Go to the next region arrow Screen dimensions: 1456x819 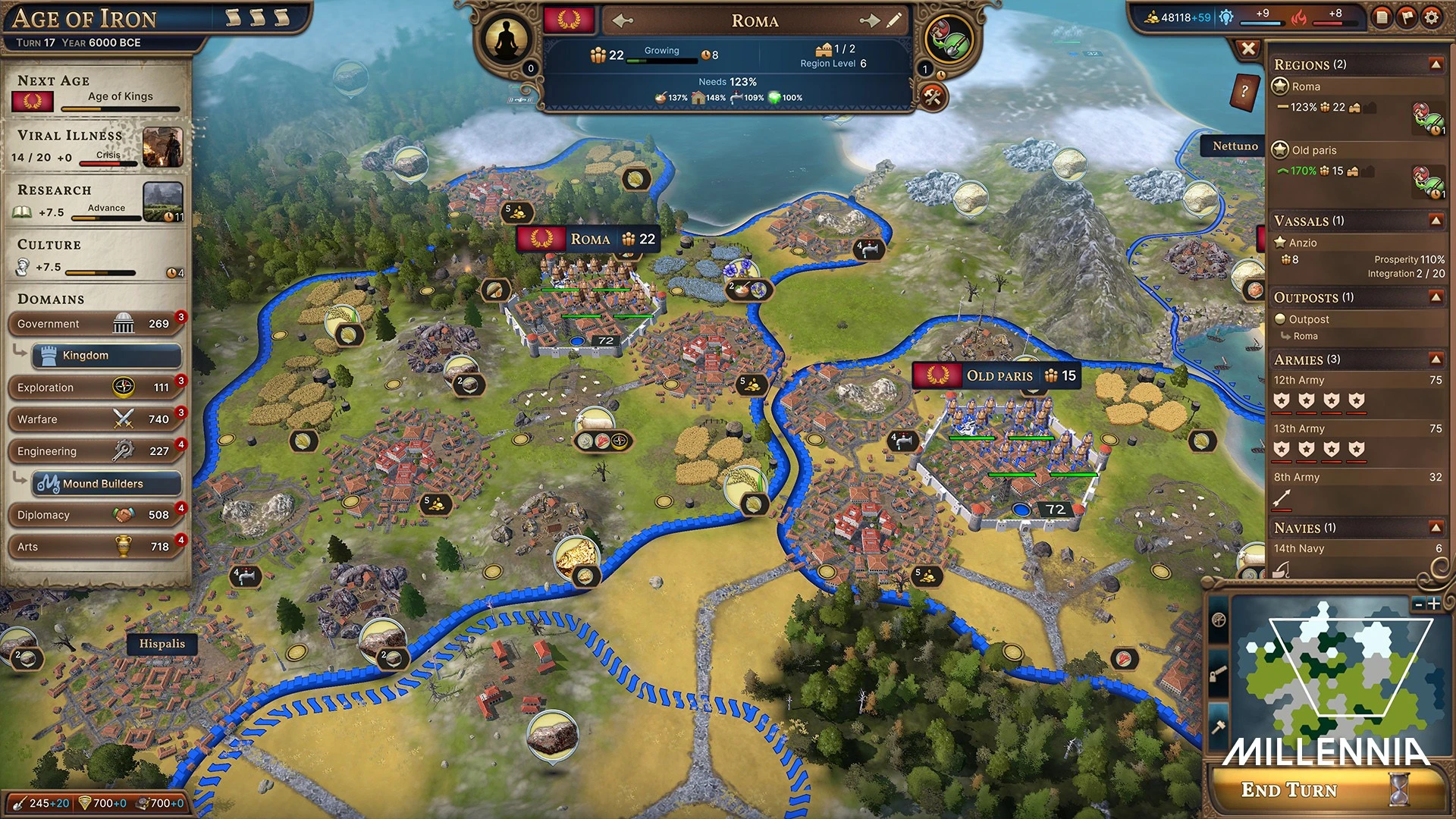869,20
